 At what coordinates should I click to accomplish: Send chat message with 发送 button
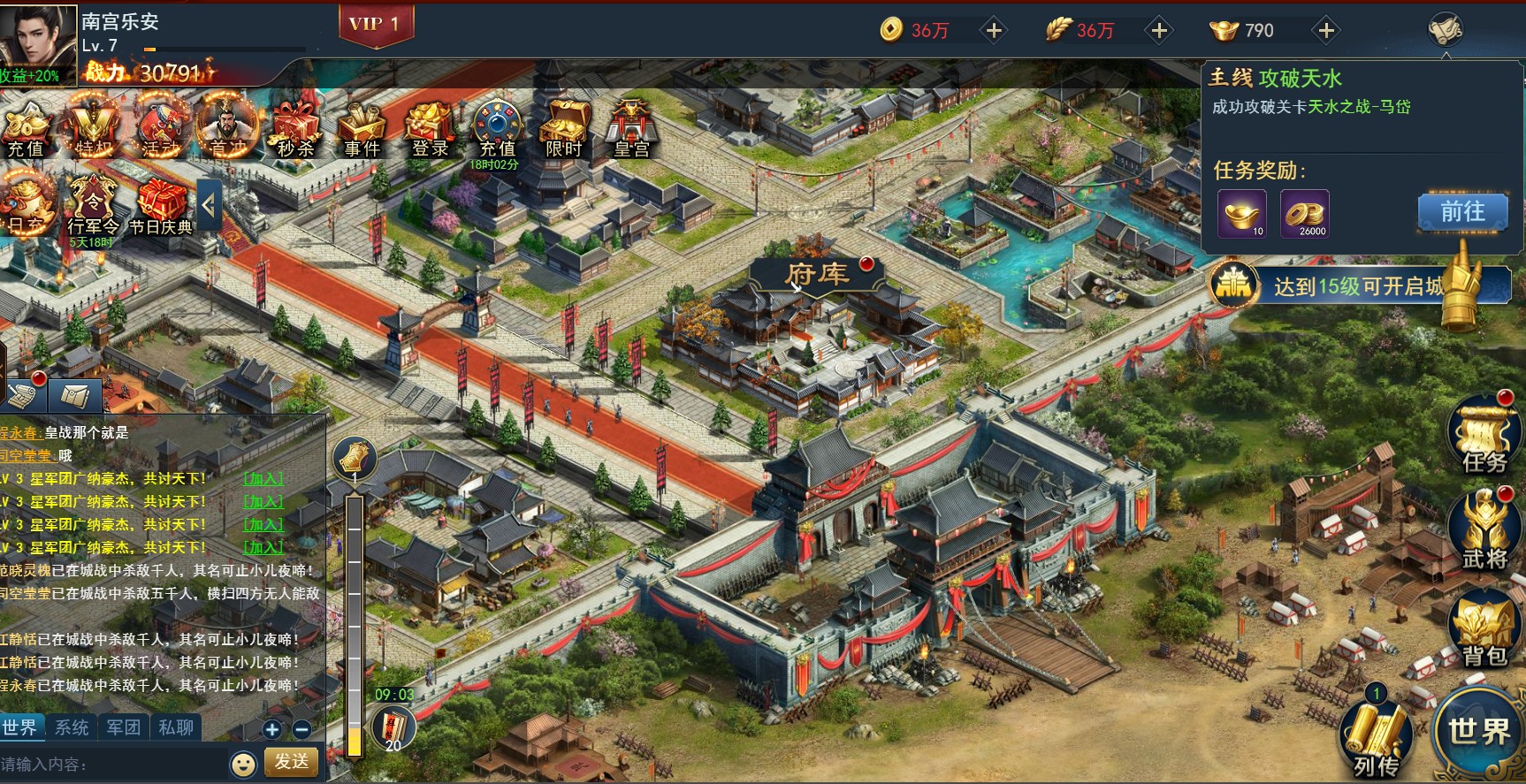click(x=292, y=761)
